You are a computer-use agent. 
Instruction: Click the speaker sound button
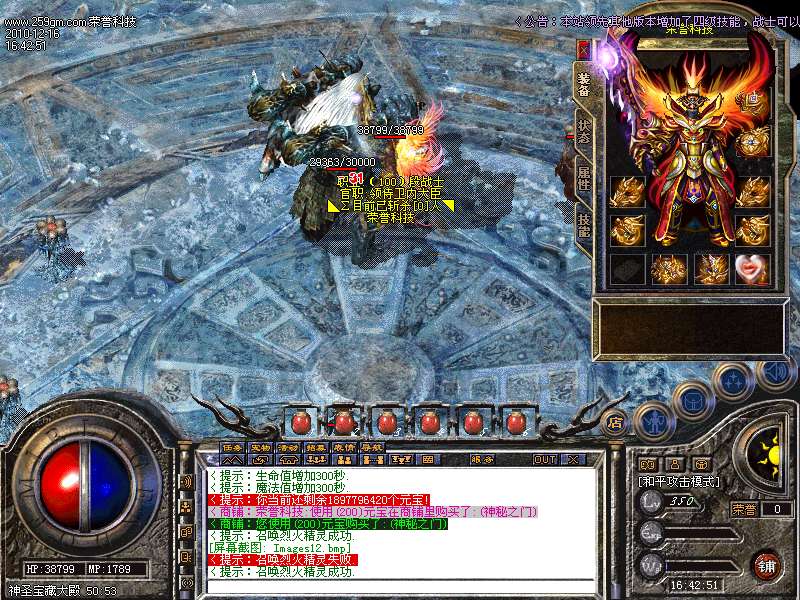(775, 373)
